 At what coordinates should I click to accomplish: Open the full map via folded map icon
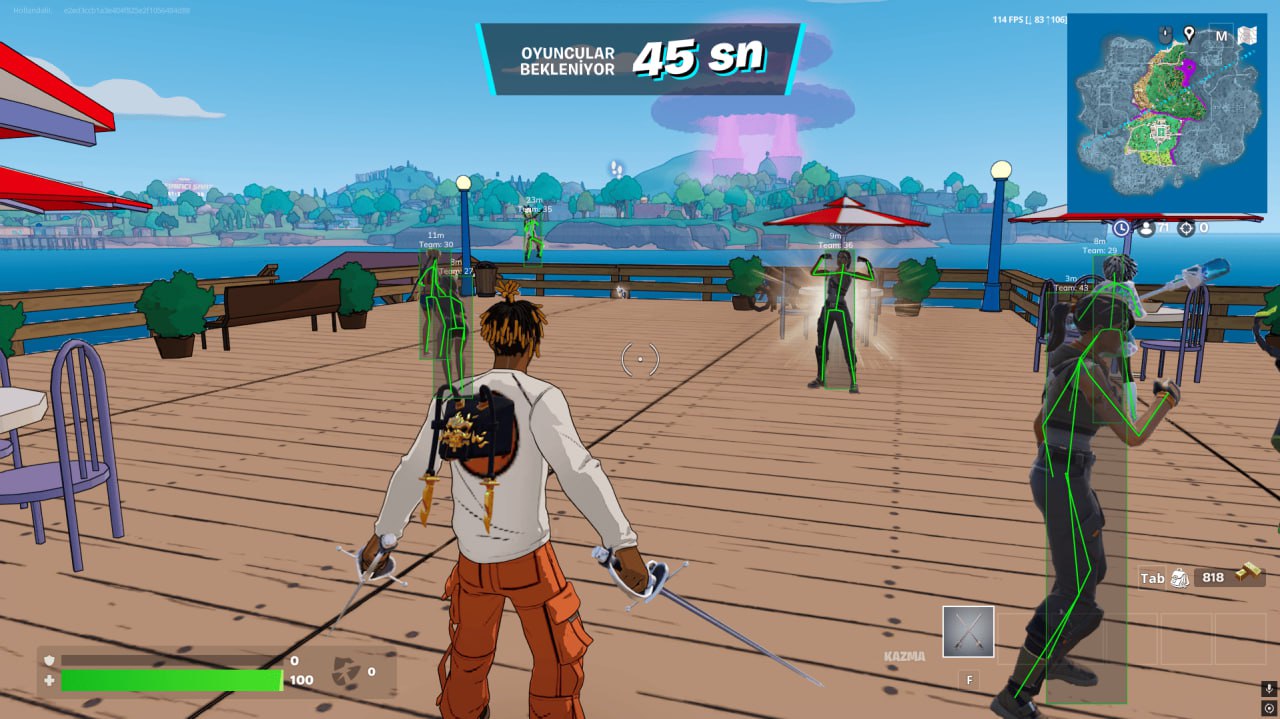tap(1247, 35)
